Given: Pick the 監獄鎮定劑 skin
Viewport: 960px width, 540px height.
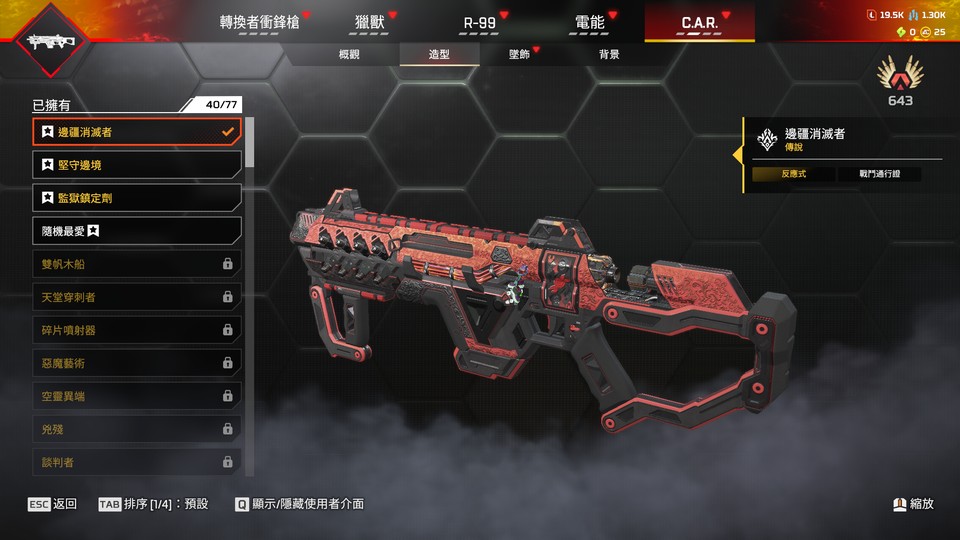Looking at the screenshot, I should pos(136,198).
